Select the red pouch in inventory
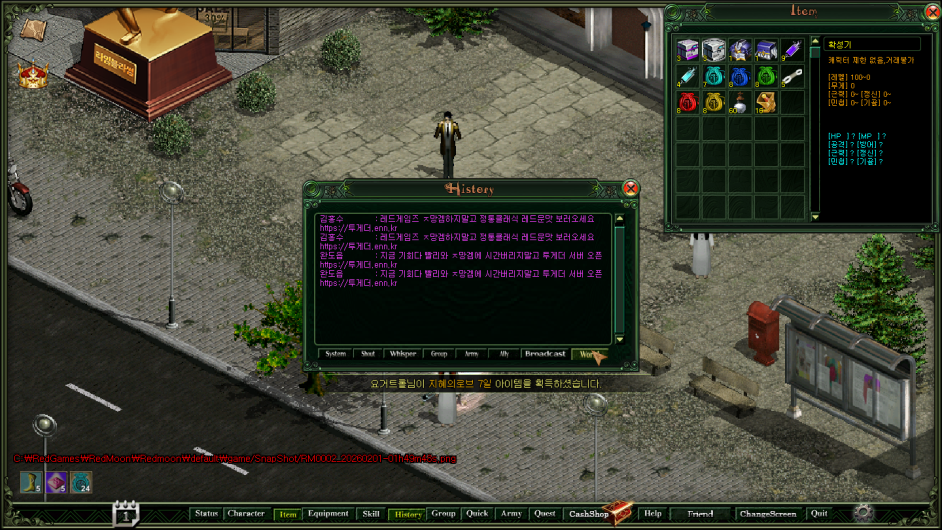Image resolution: width=942 pixels, height=530 pixels. click(x=687, y=102)
